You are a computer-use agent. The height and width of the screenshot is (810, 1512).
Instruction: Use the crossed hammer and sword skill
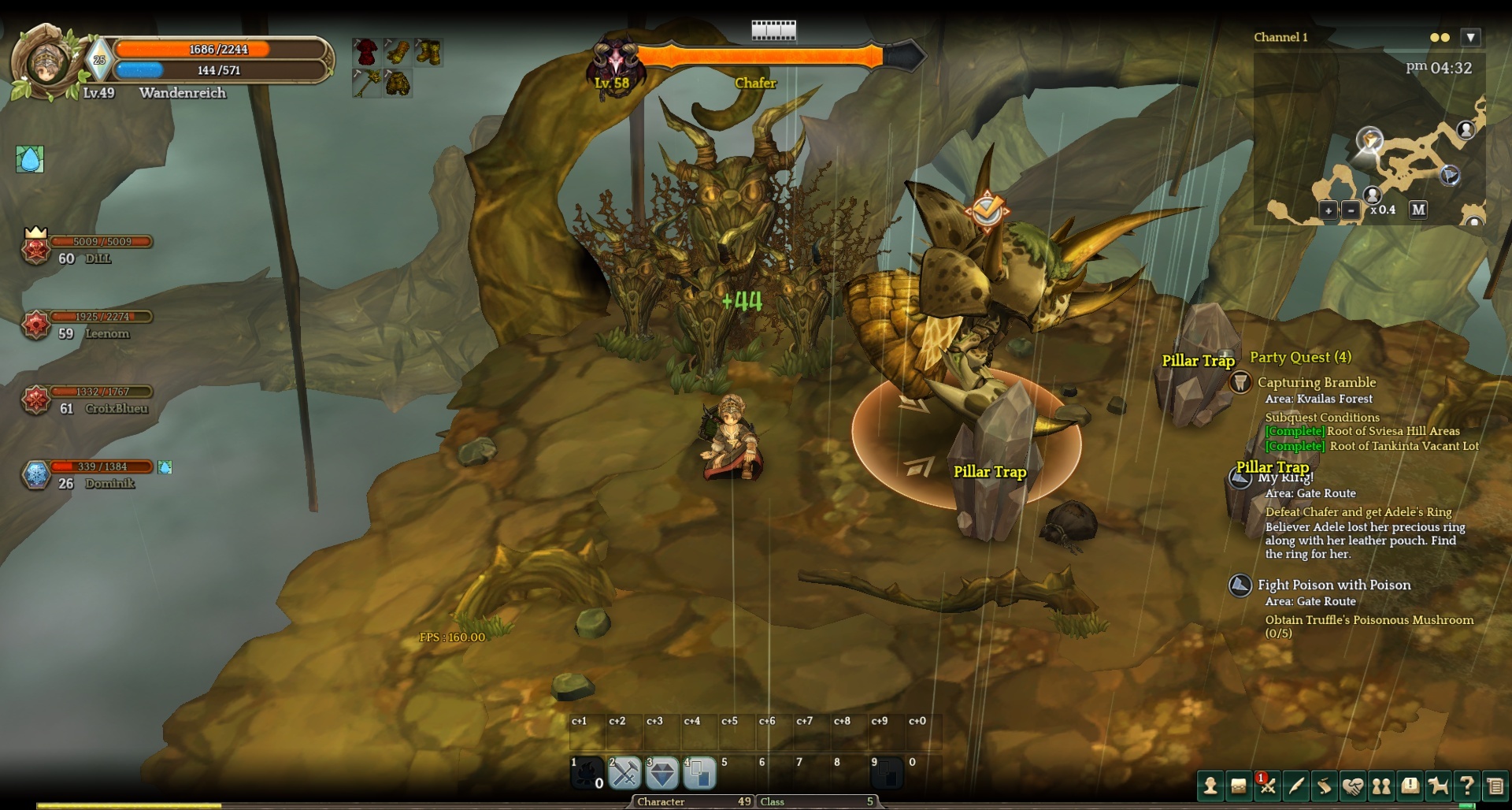click(x=624, y=774)
